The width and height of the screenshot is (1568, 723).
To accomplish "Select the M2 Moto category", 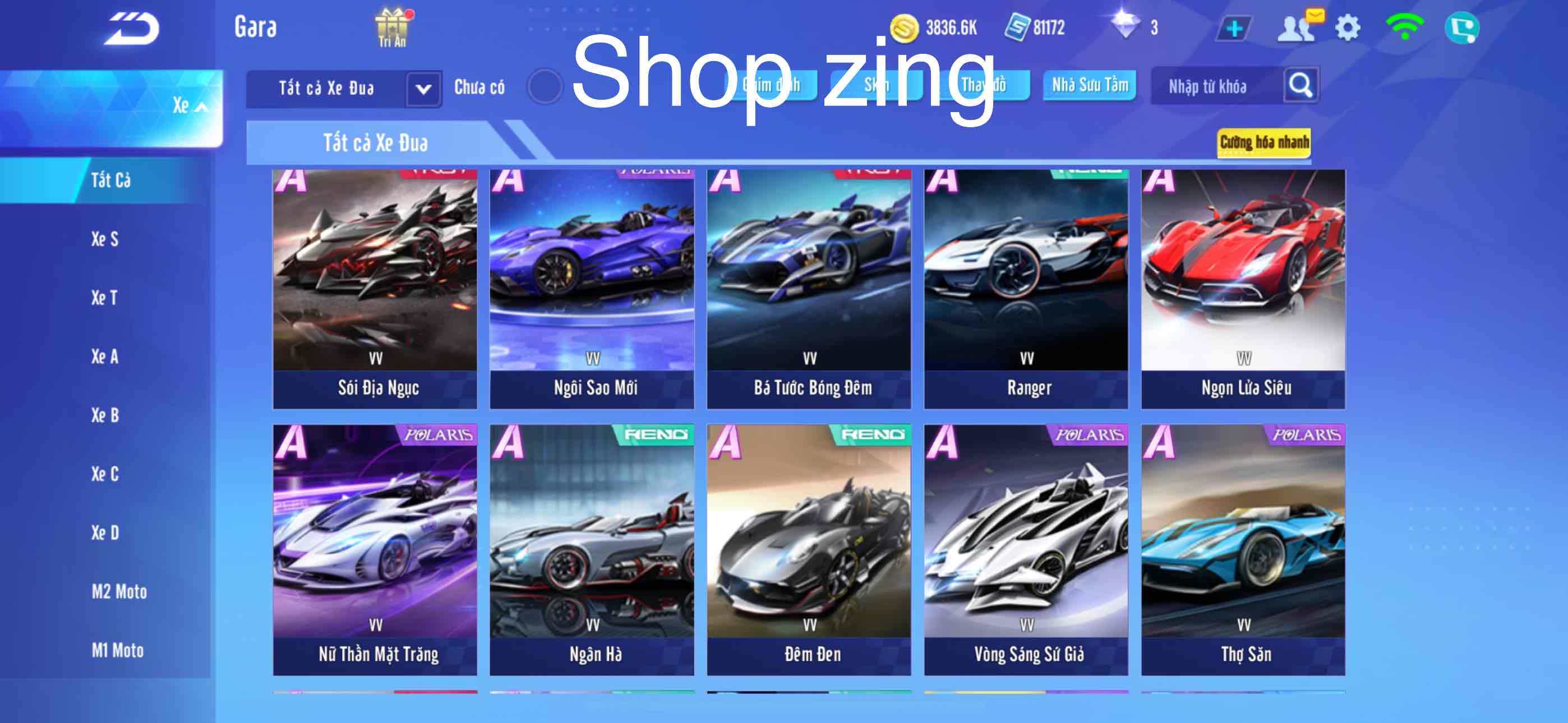I will [x=119, y=591].
